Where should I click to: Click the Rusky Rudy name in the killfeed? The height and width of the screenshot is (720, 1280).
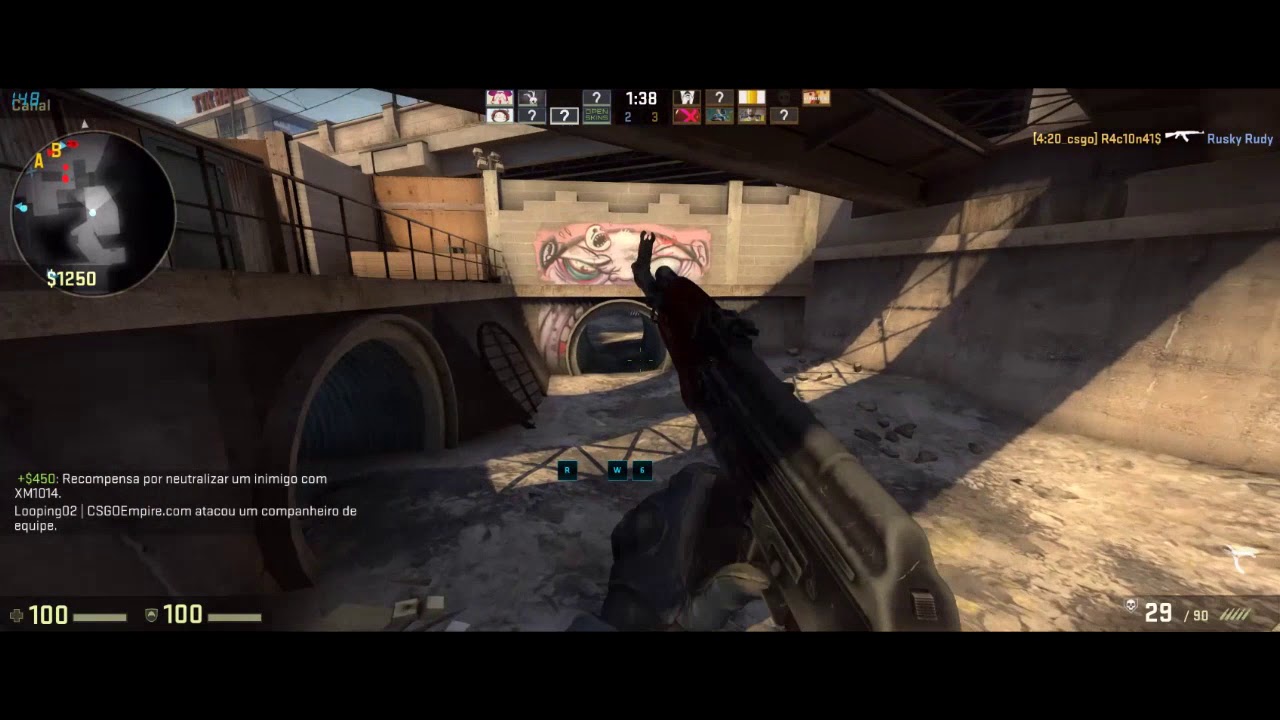(x=1238, y=139)
